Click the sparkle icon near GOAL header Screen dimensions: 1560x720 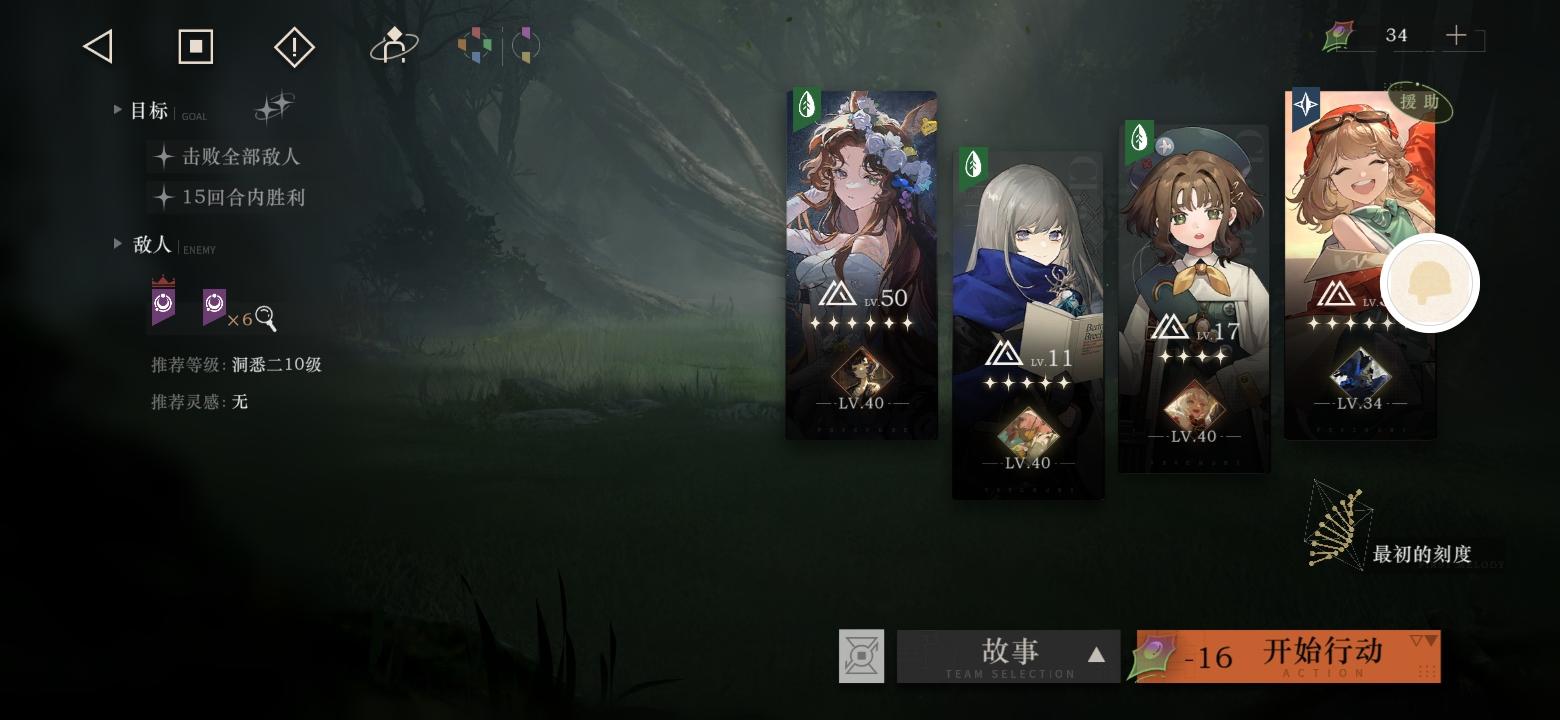(x=275, y=106)
